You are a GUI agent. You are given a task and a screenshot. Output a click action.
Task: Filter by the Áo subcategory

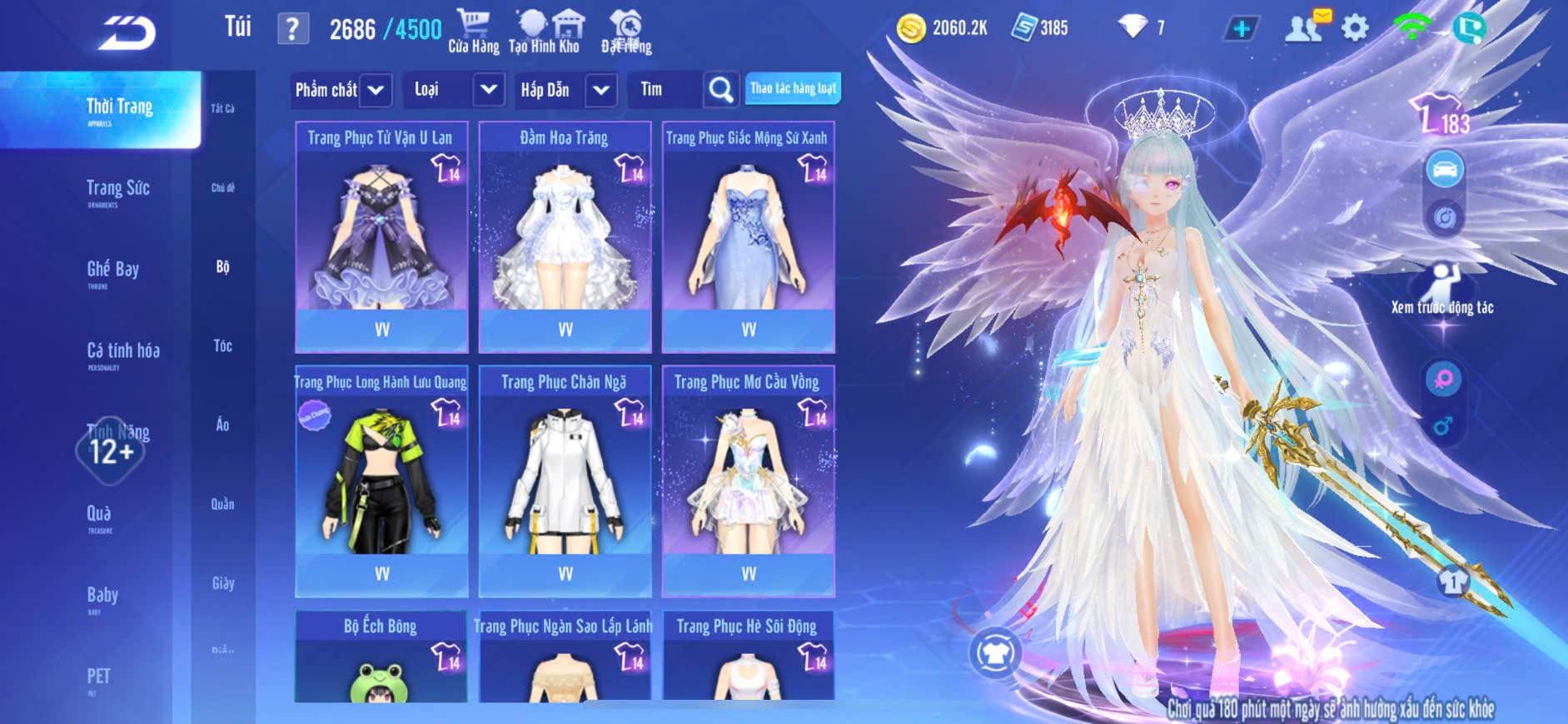click(x=222, y=424)
